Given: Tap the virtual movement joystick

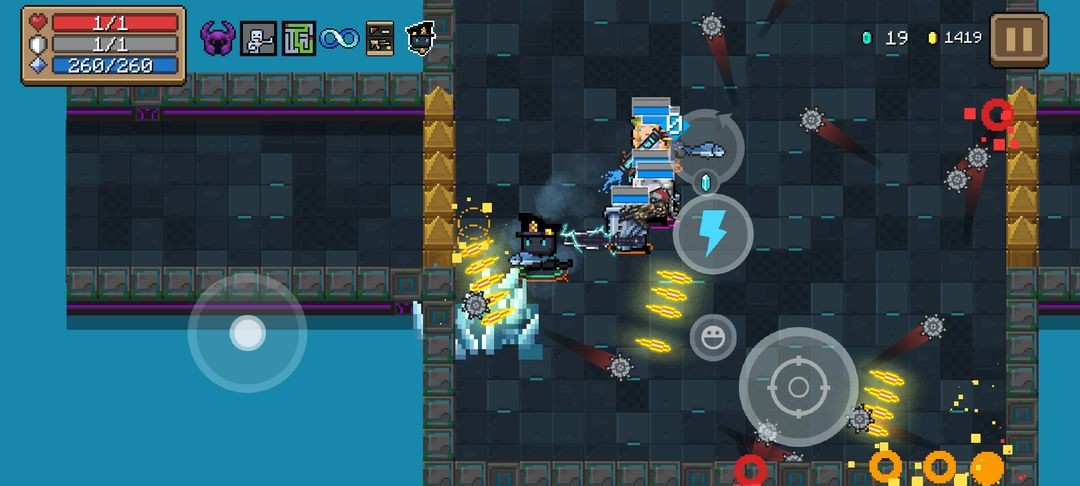Looking at the screenshot, I should (247, 332).
